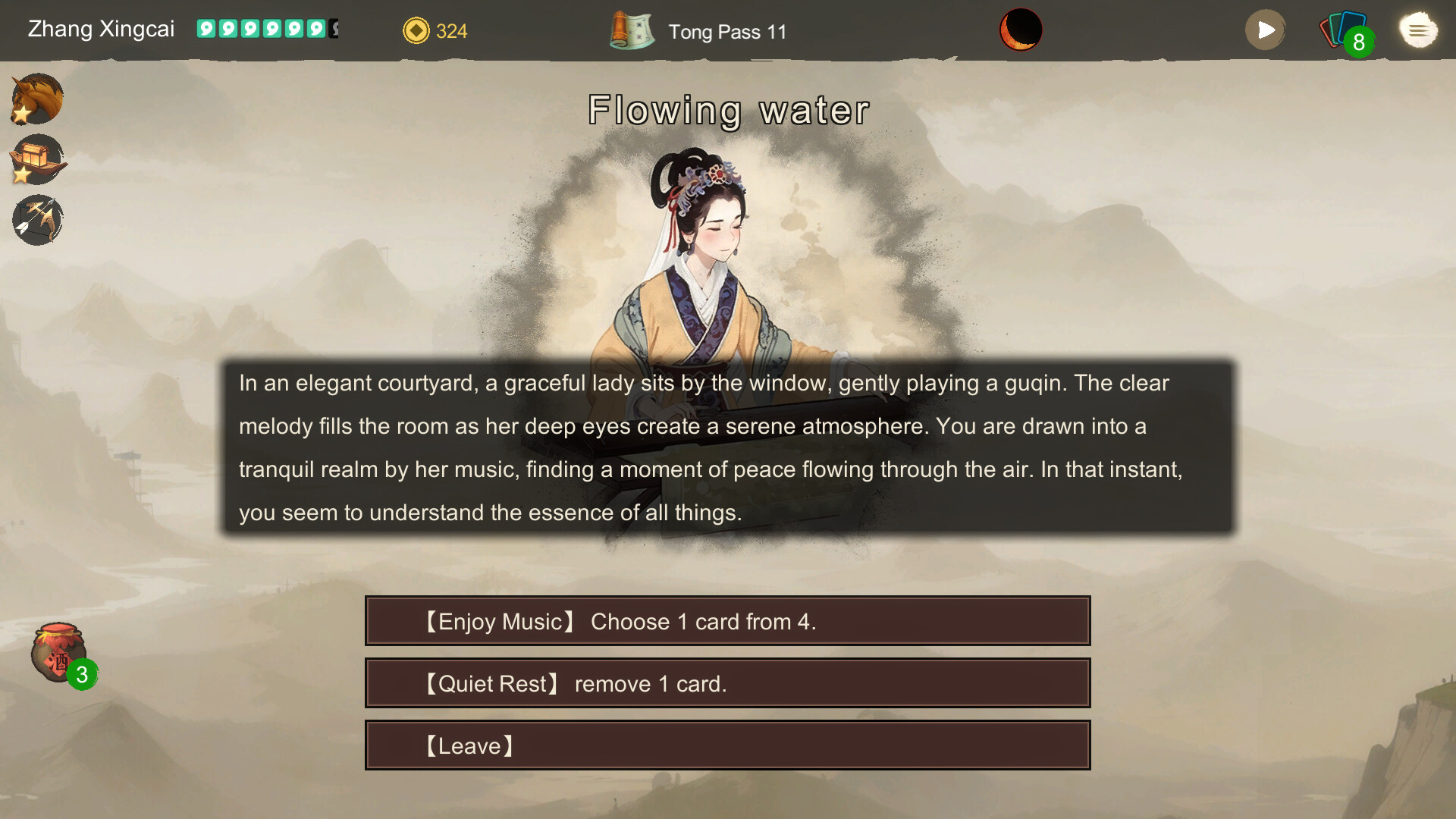The height and width of the screenshot is (819, 1456).
Task: Select the horse mount icon
Action: [x=36, y=99]
